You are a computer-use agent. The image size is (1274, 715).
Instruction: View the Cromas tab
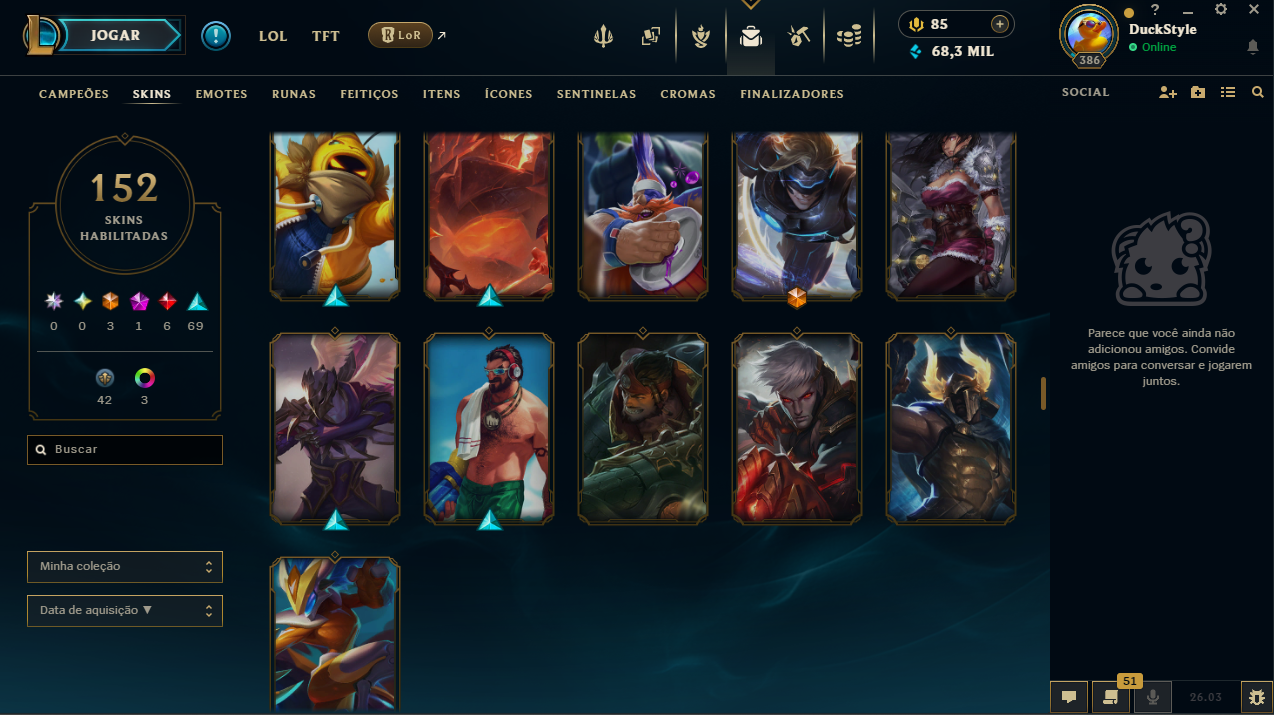pos(688,94)
